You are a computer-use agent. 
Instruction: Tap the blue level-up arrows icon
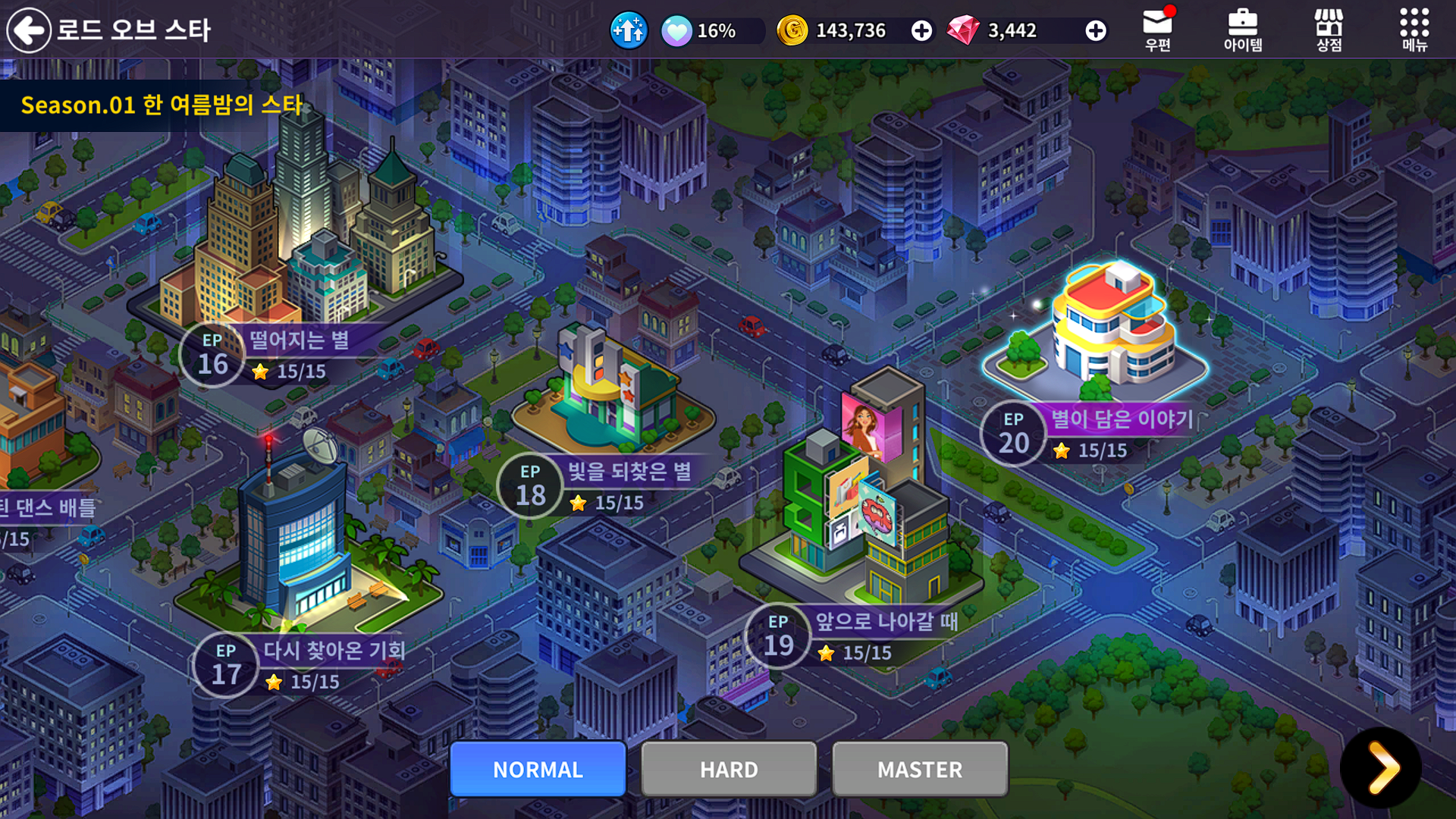(629, 30)
